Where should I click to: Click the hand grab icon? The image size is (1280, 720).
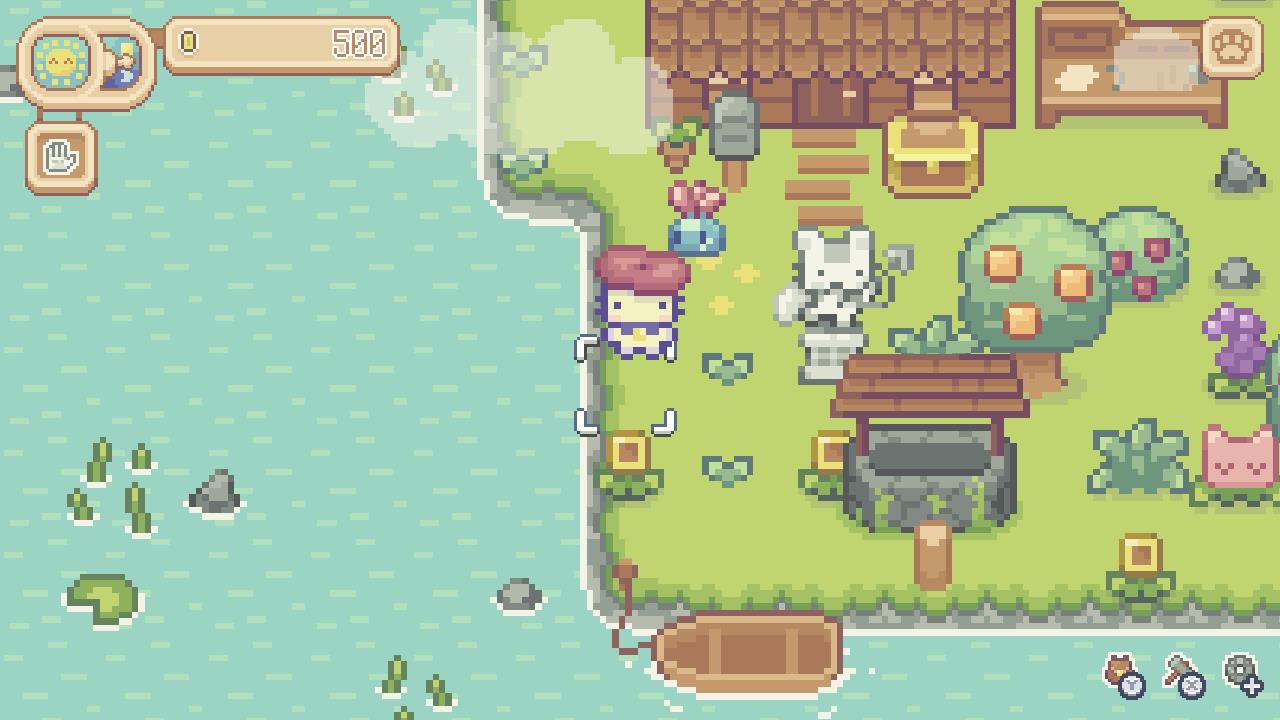pyautogui.click(x=60, y=155)
